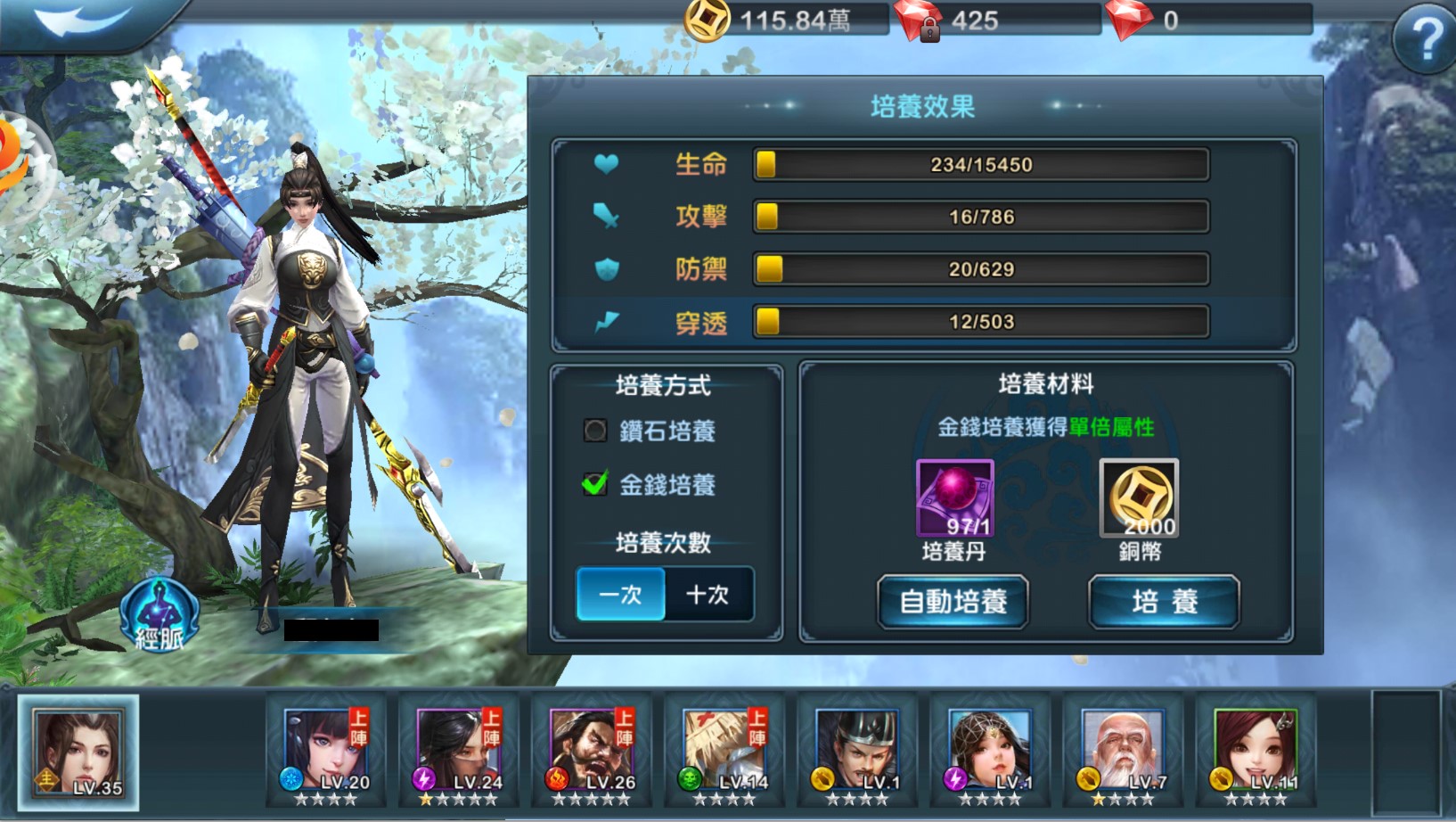1456x822 pixels.
Task: Inspect the 培養丹 training pill item
Action: (954, 498)
